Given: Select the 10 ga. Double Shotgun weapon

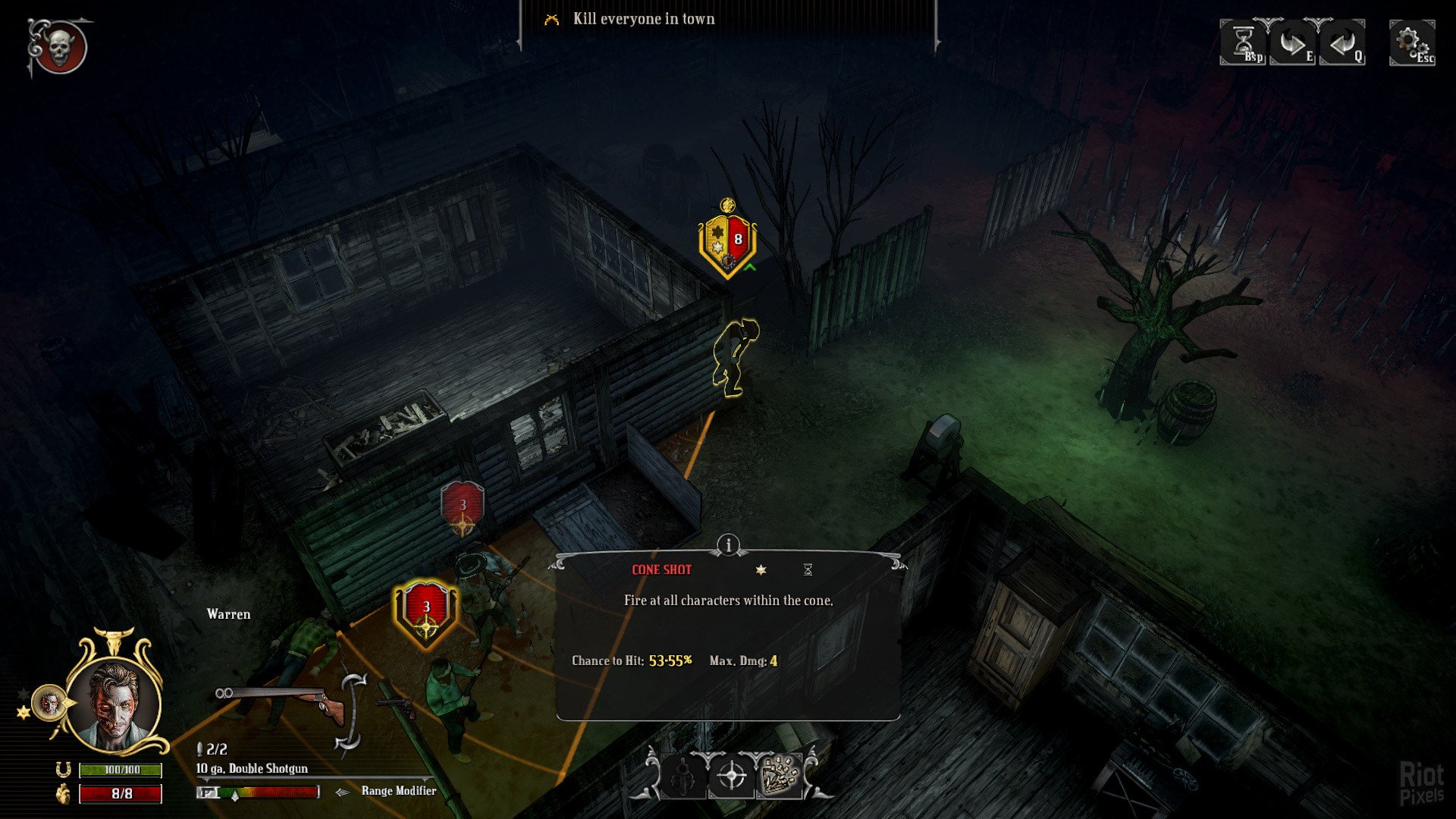Looking at the screenshot, I should coord(279,701).
